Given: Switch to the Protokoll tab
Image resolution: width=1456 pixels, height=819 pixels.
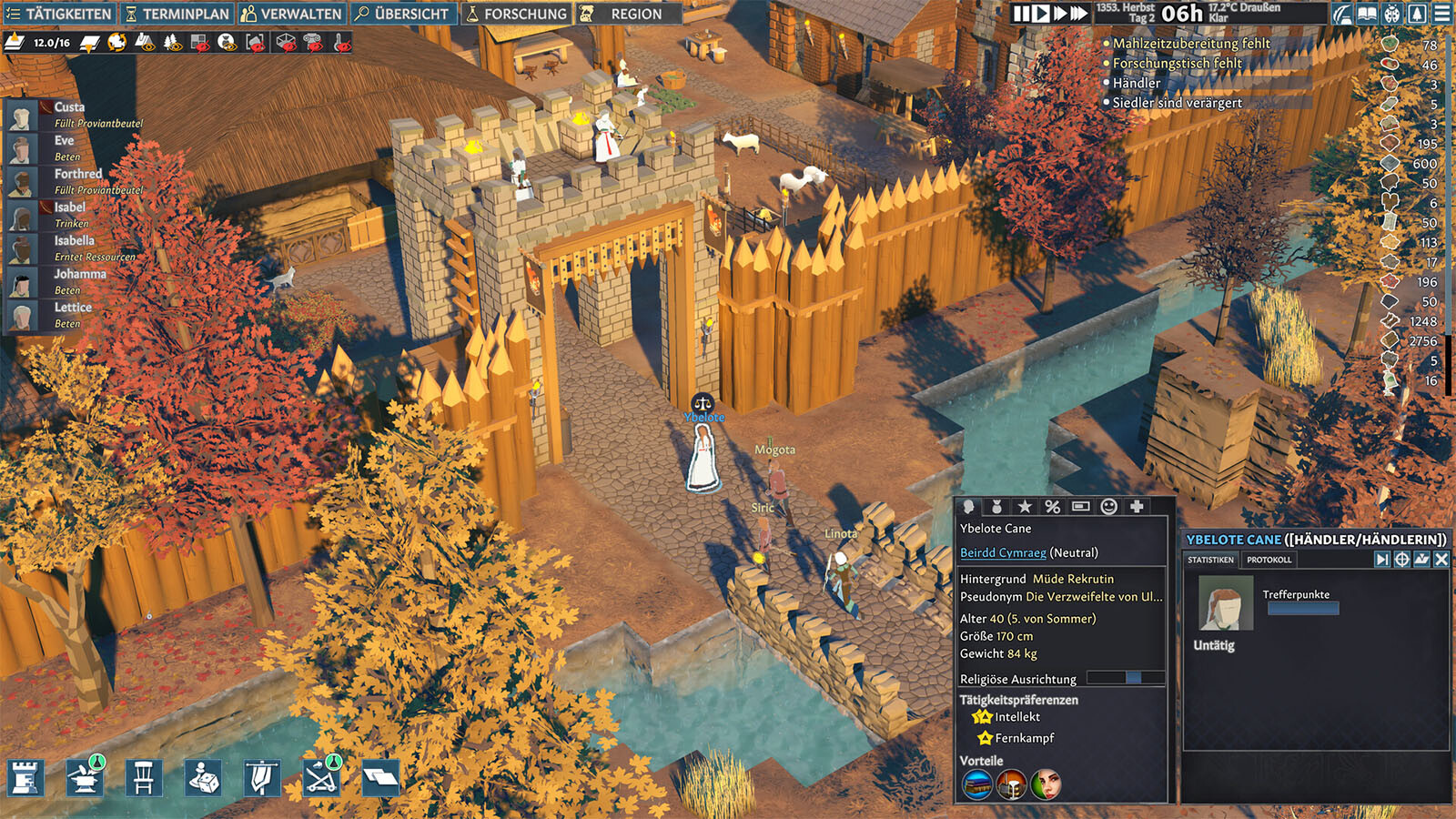Looking at the screenshot, I should (x=1269, y=560).
